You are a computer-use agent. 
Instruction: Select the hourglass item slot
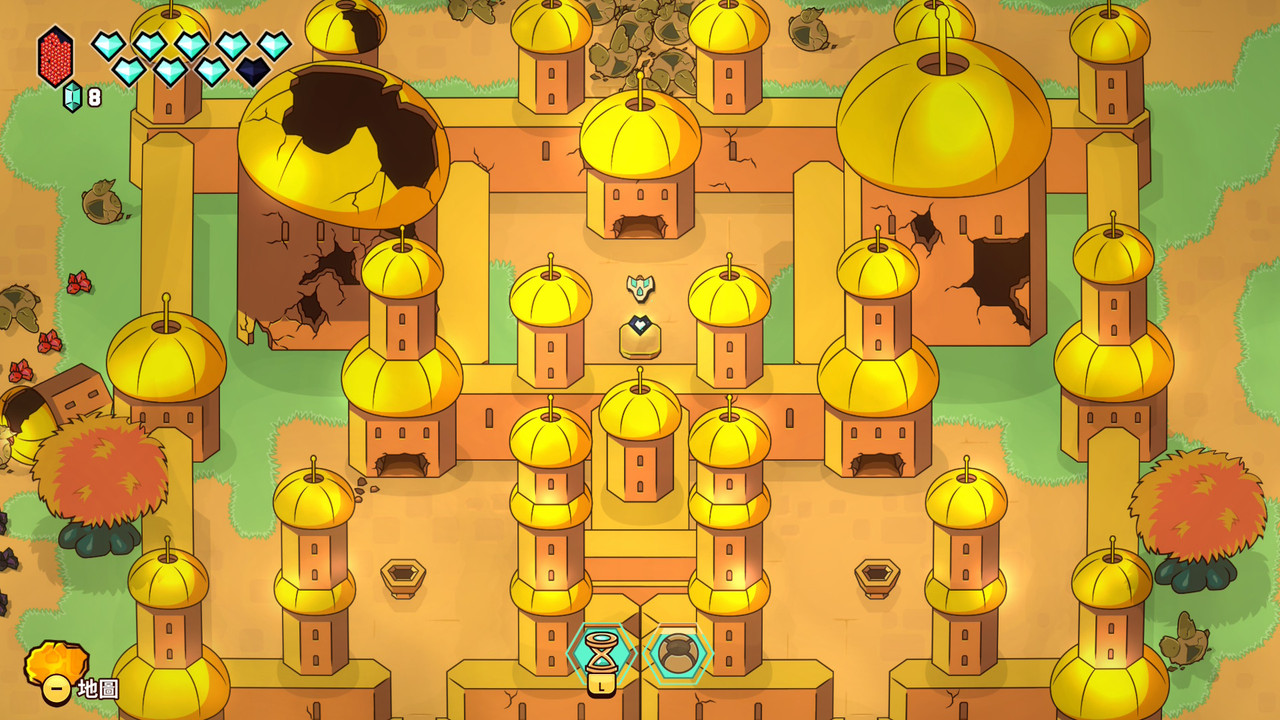pos(601,652)
